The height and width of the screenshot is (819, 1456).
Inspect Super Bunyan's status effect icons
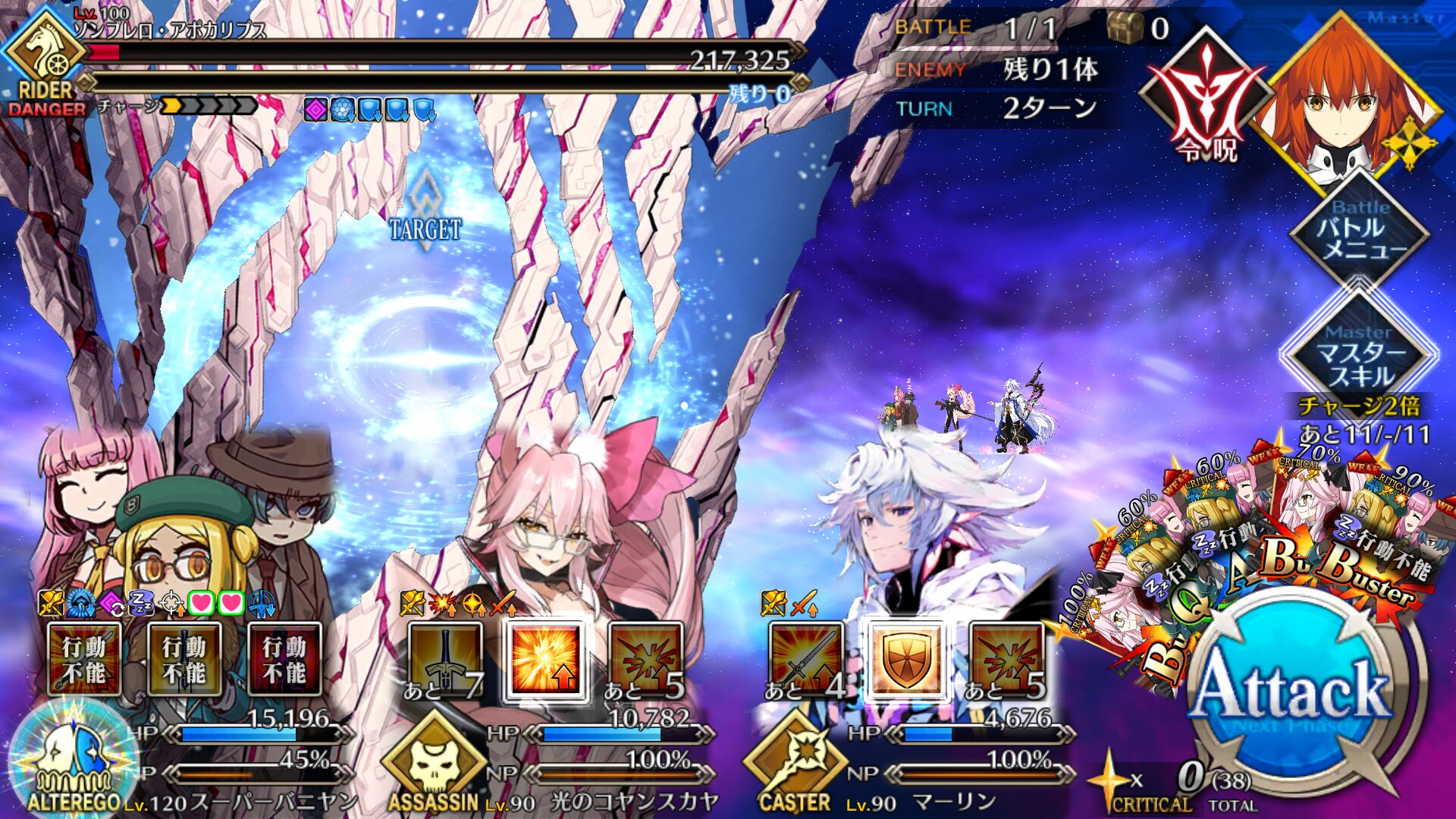tap(157, 604)
